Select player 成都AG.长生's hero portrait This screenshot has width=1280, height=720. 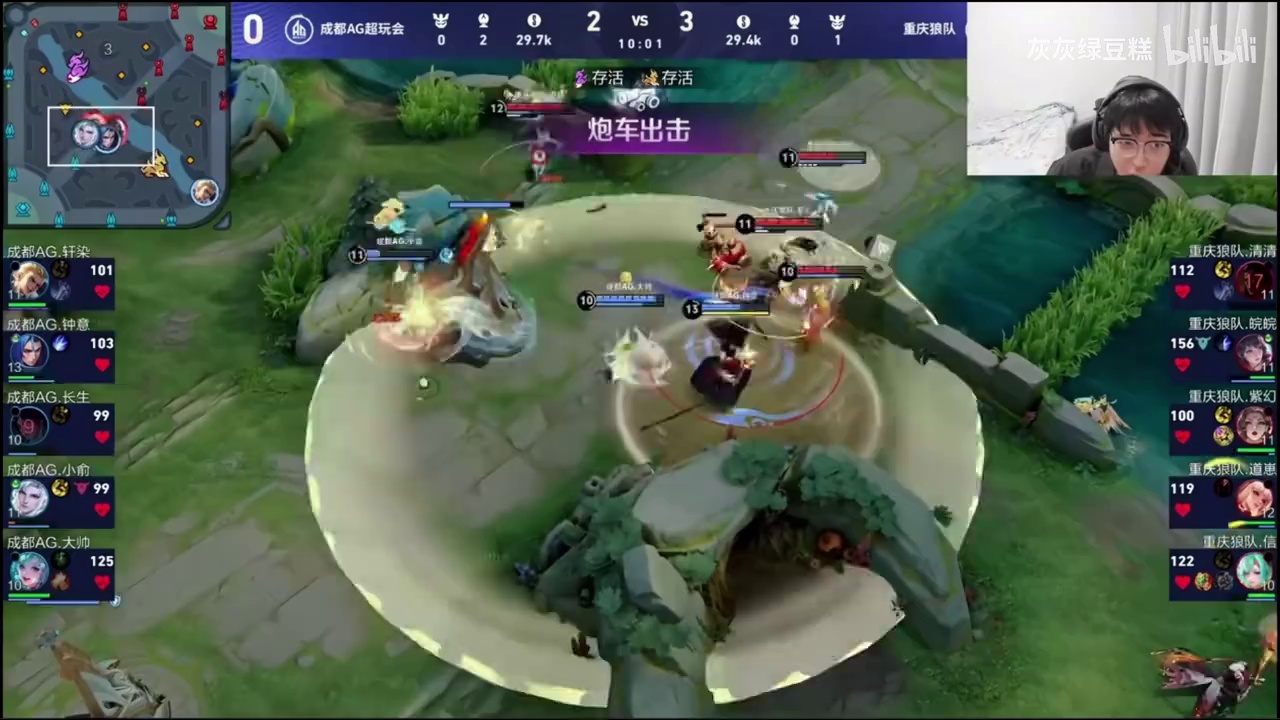tap(30, 425)
